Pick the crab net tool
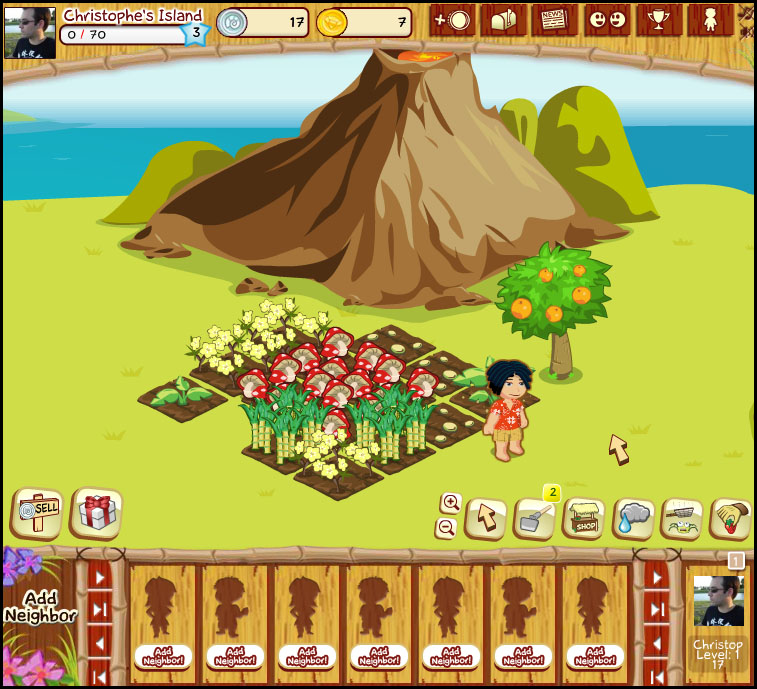 click(x=683, y=518)
